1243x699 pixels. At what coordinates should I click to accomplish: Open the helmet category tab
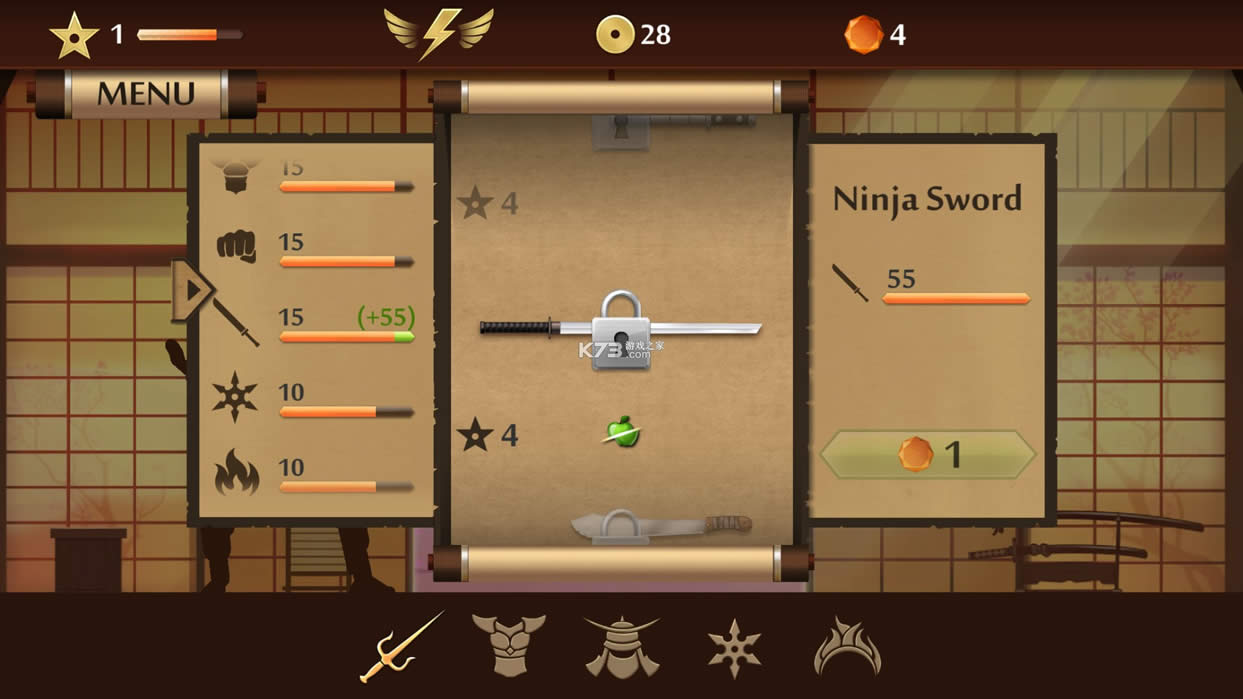[622, 647]
